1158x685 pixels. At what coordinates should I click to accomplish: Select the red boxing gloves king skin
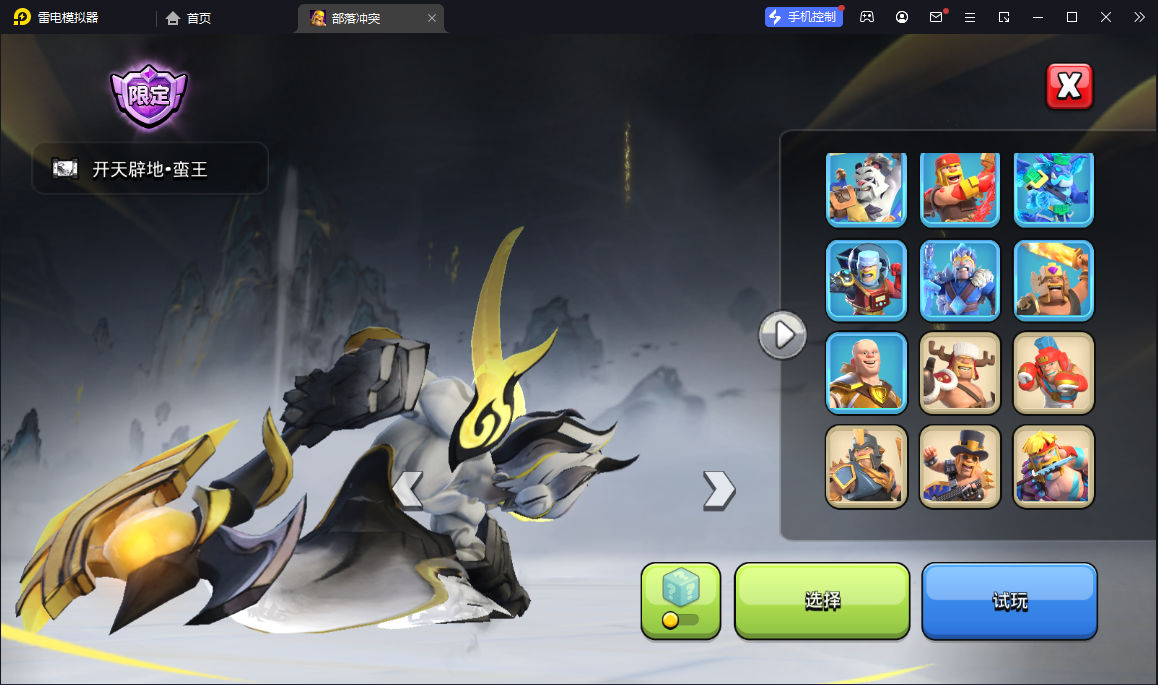tap(1054, 373)
